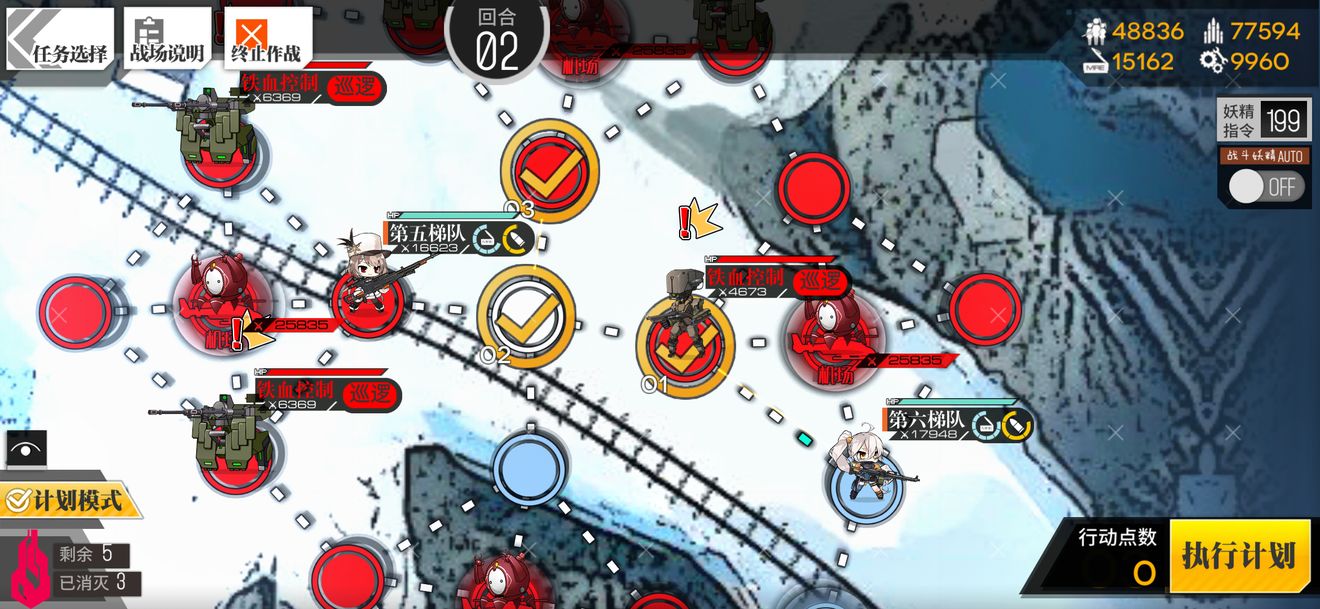Toggle the eye visibility icon
The image size is (1320, 609).
pyautogui.click(x=26, y=447)
